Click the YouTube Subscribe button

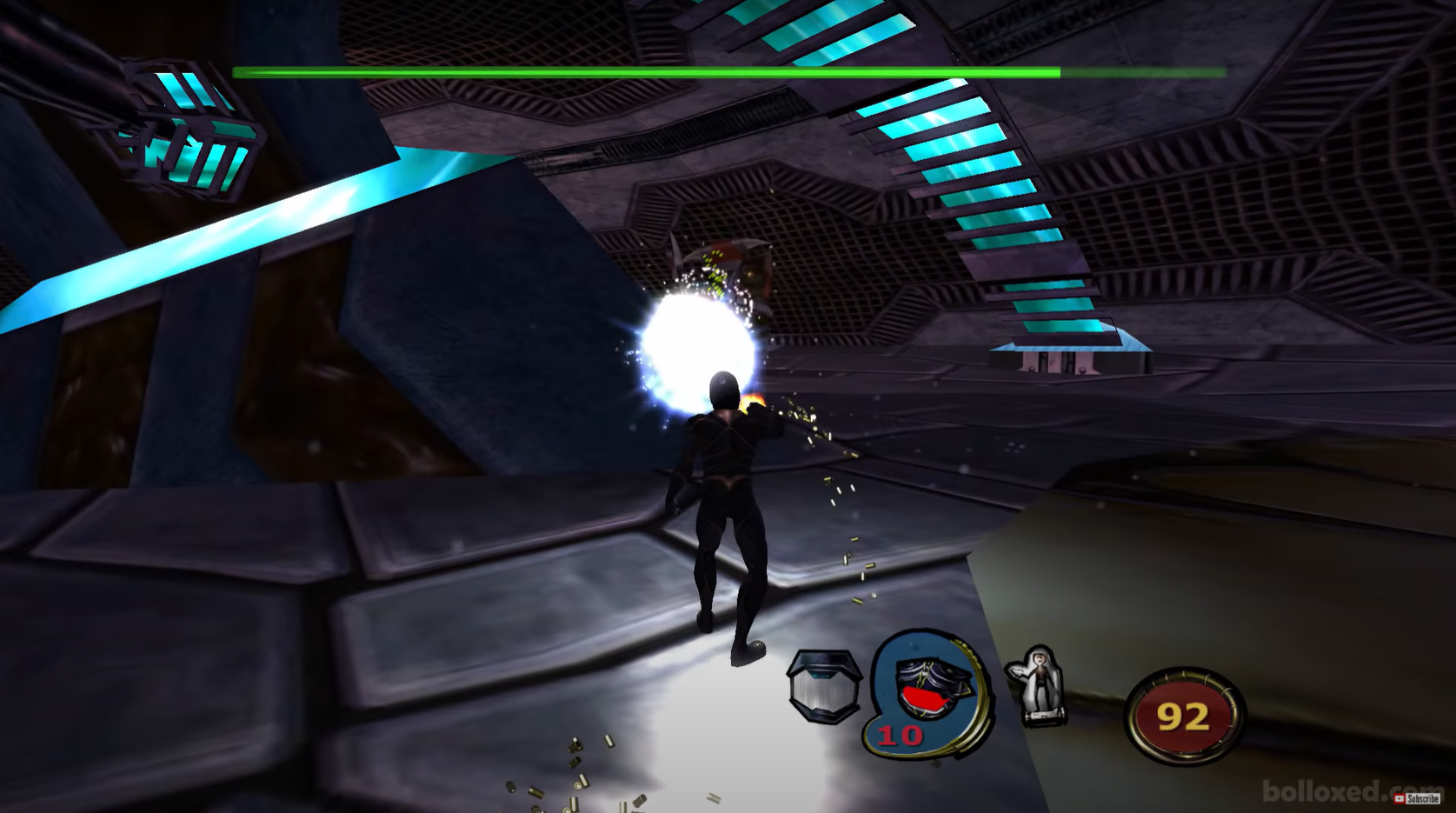(1417, 798)
